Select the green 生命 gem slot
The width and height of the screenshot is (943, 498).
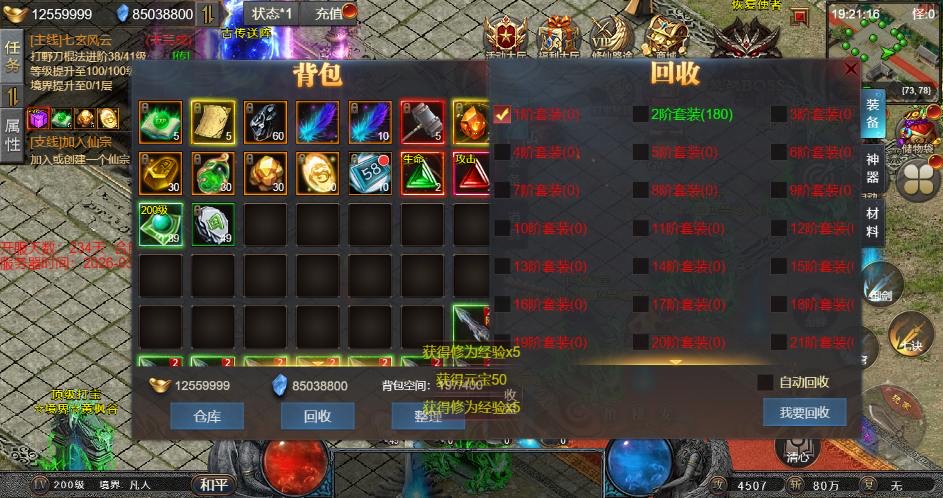click(422, 173)
